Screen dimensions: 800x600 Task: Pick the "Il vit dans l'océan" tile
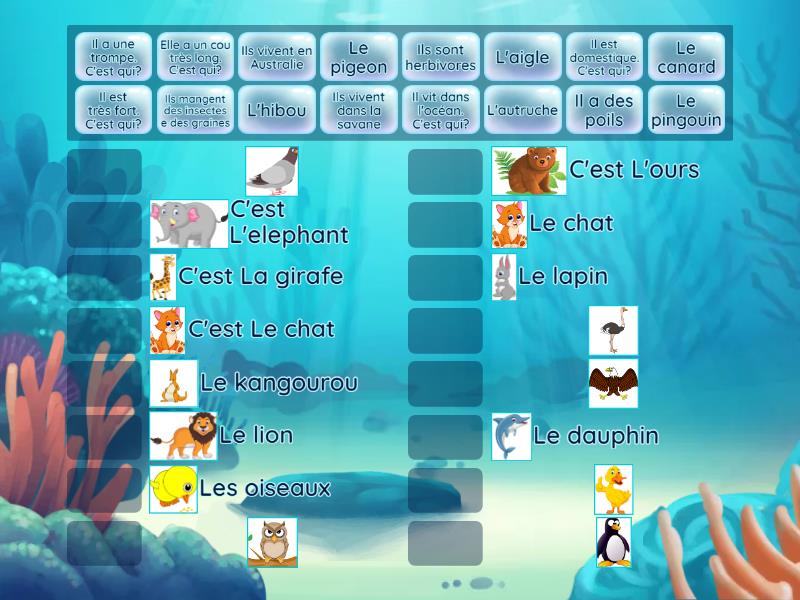click(x=441, y=110)
